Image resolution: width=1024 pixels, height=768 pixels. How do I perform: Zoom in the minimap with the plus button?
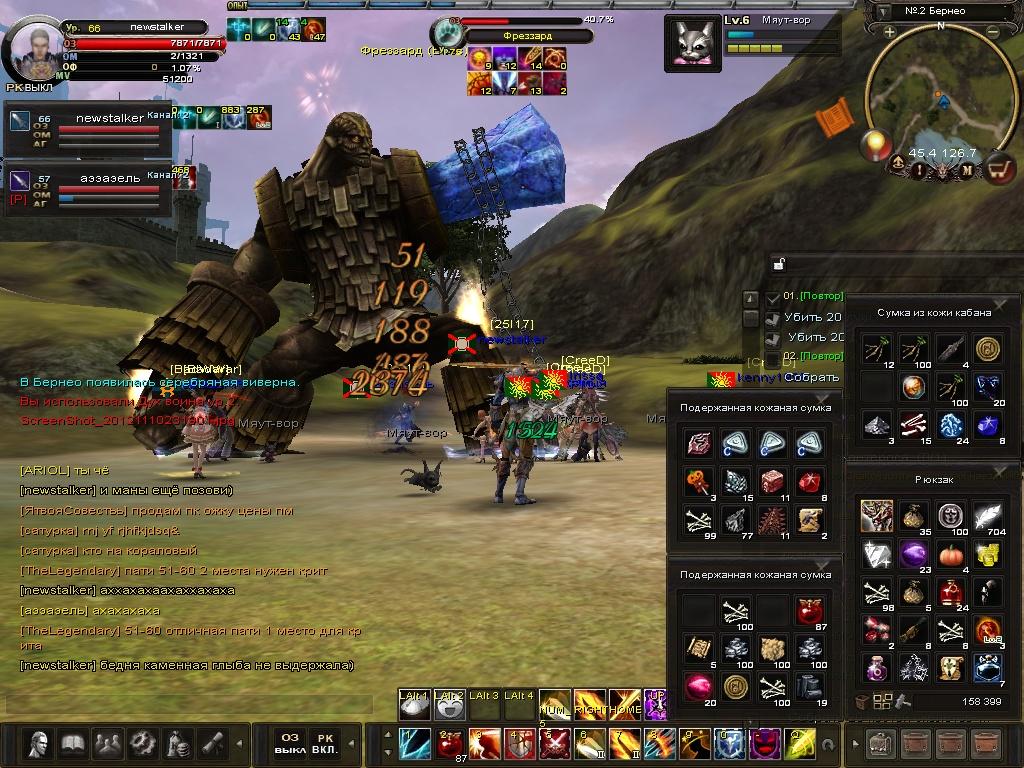tap(889, 32)
